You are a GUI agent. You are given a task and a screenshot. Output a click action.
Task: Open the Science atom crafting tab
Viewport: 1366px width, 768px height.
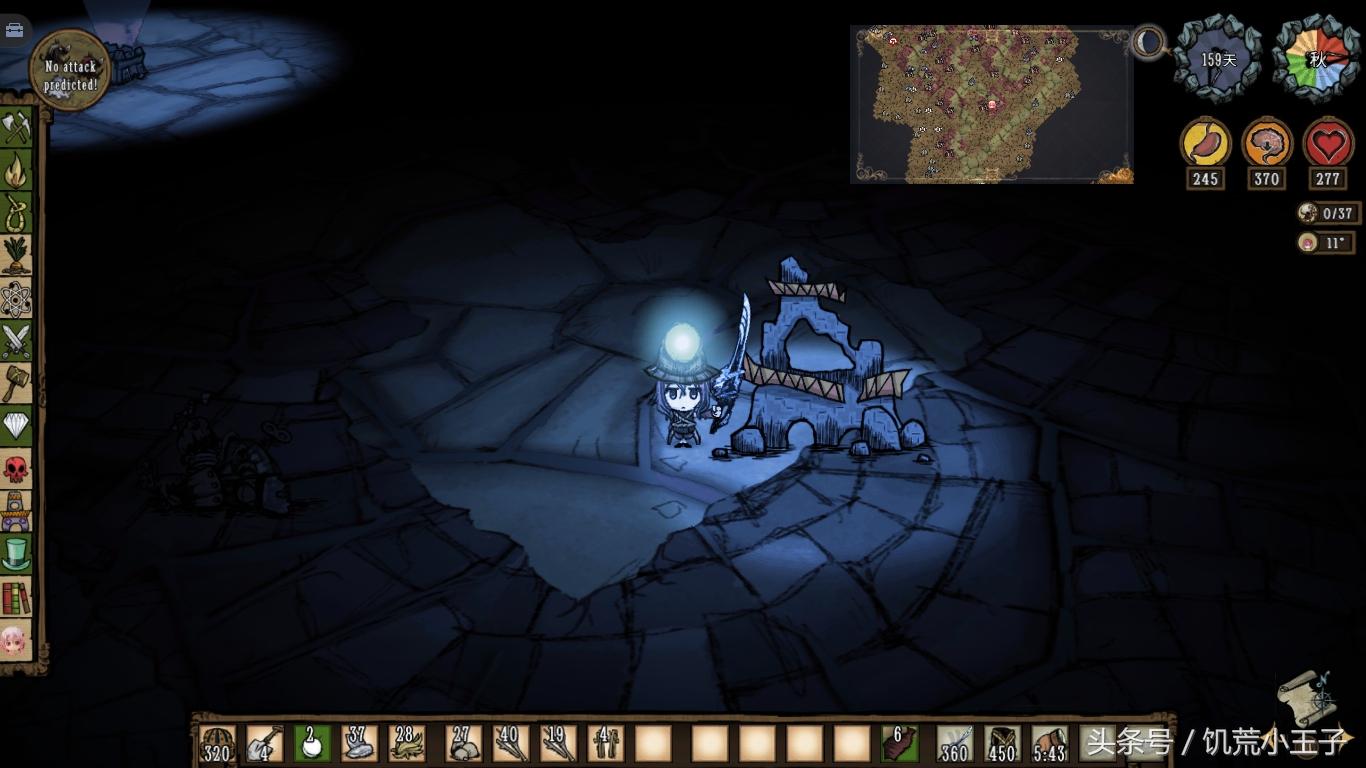point(17,298)
